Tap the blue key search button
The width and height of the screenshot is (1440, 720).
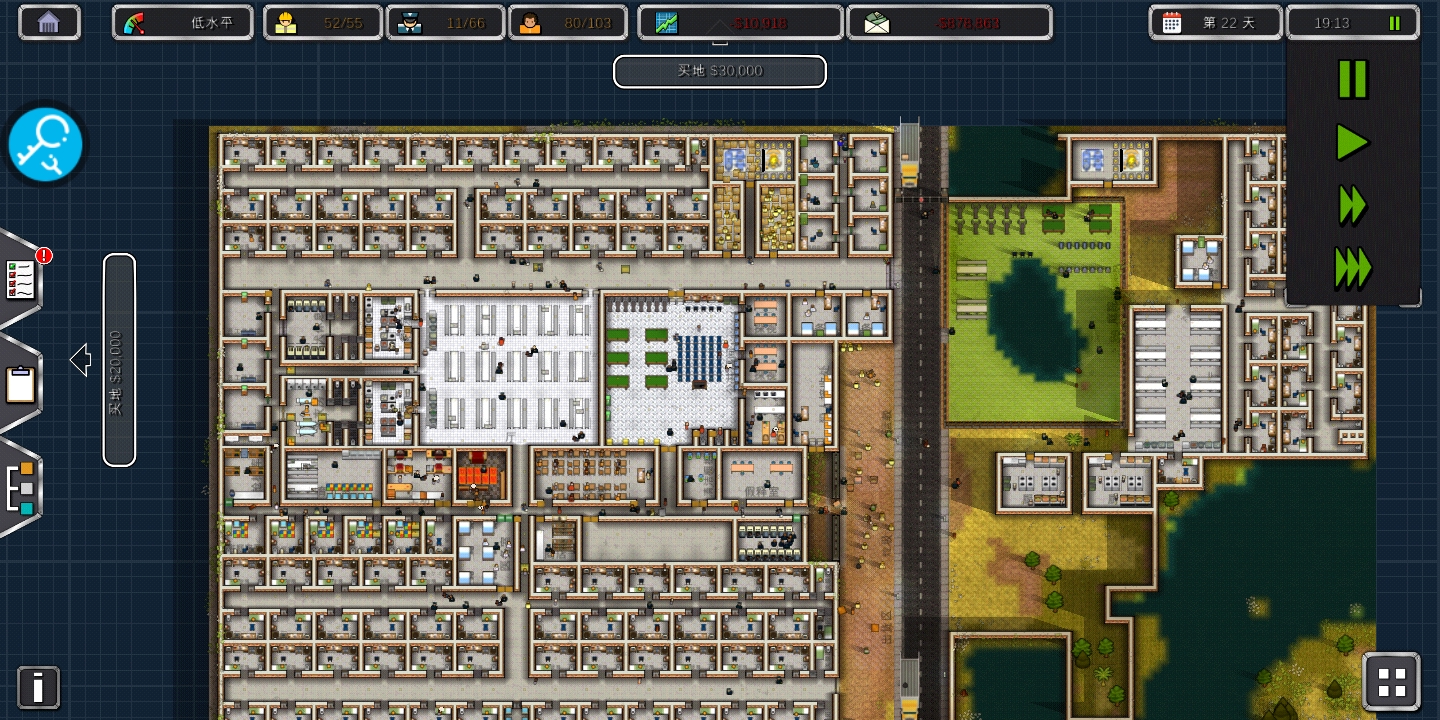(x=46, y=145)
